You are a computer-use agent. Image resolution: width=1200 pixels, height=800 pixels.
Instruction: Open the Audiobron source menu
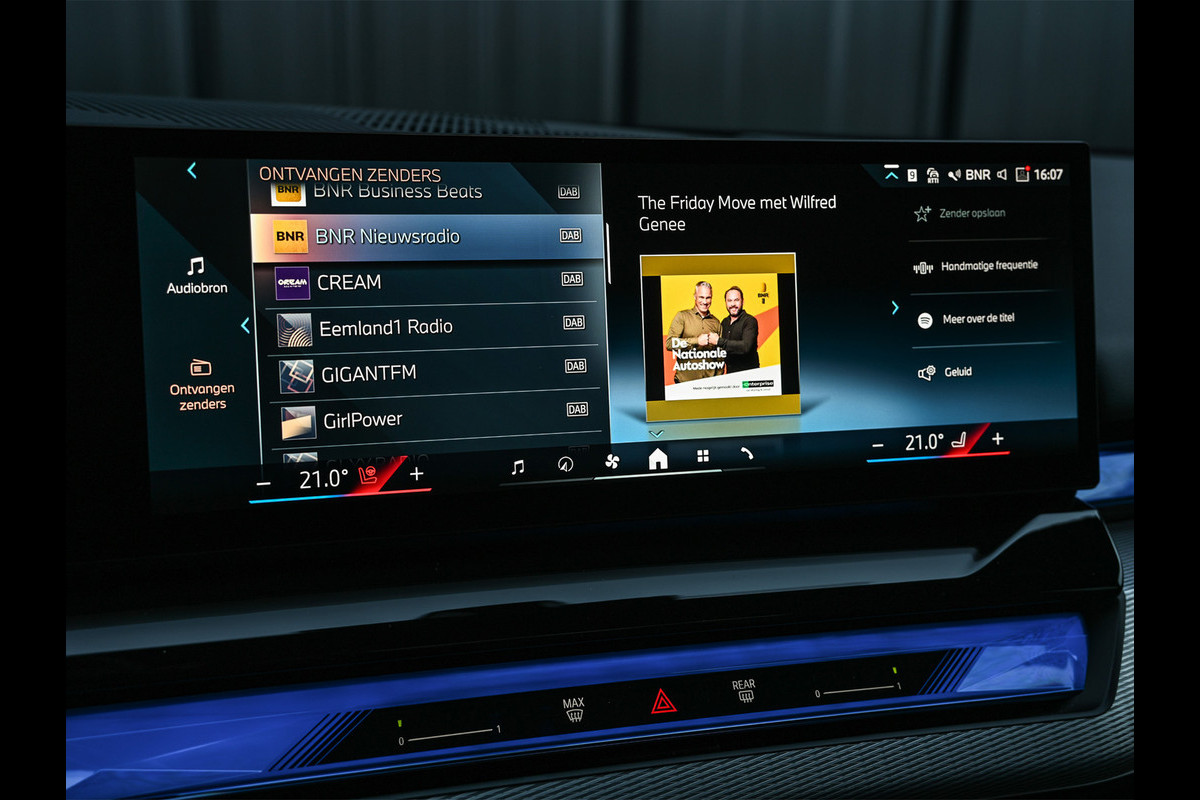pyautogui.click(x=197, y=275)
